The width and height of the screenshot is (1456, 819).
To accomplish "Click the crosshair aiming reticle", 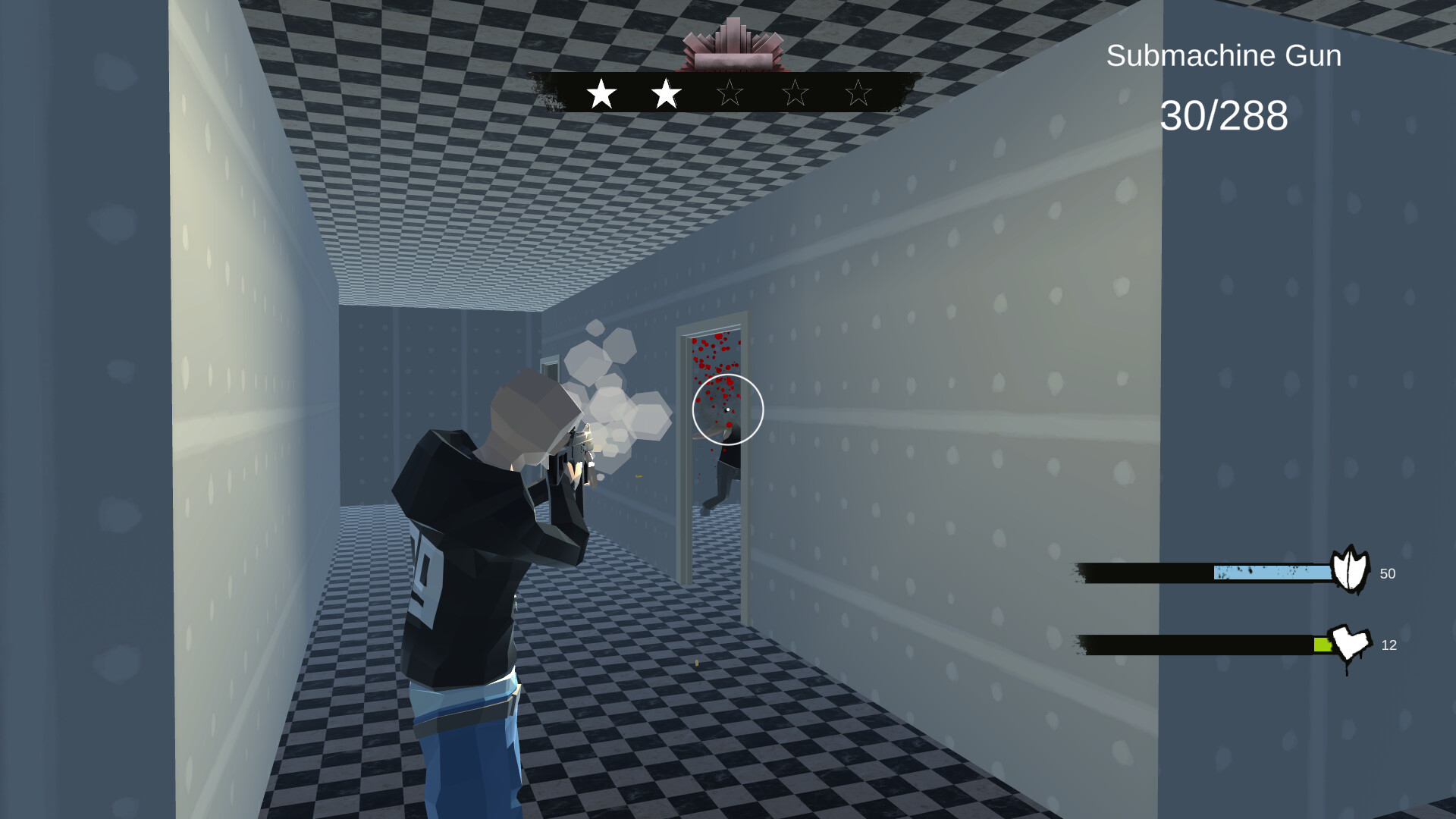I will point(726,409).
